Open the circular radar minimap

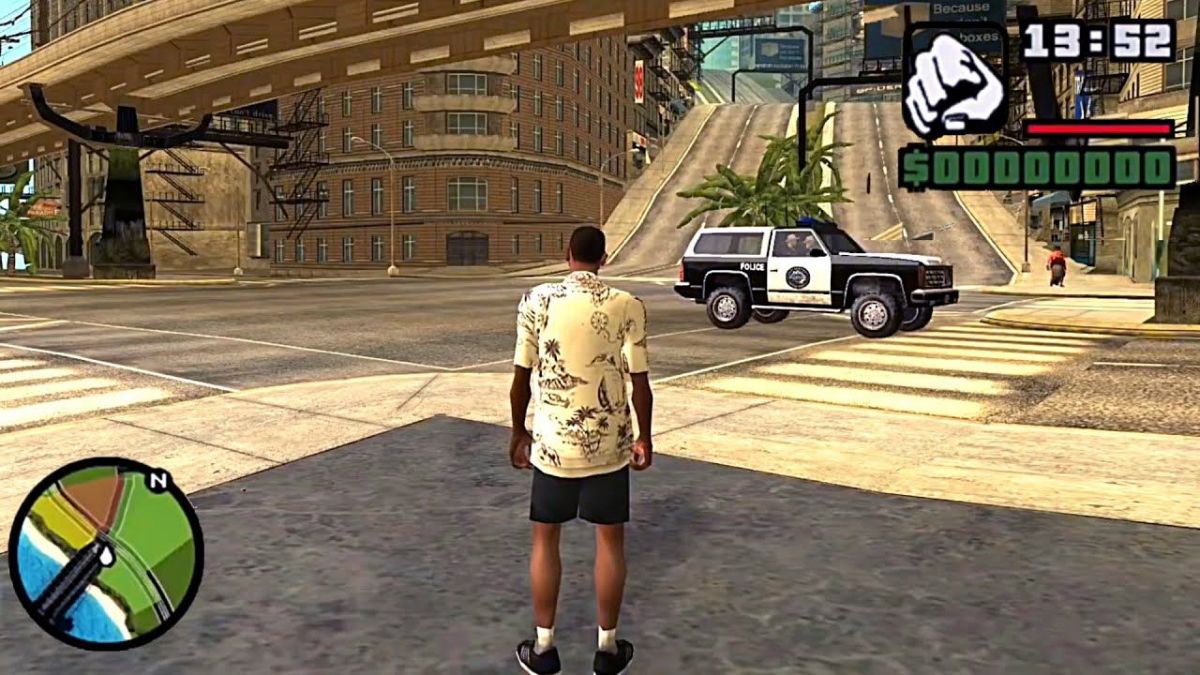(x=106, y=553)
